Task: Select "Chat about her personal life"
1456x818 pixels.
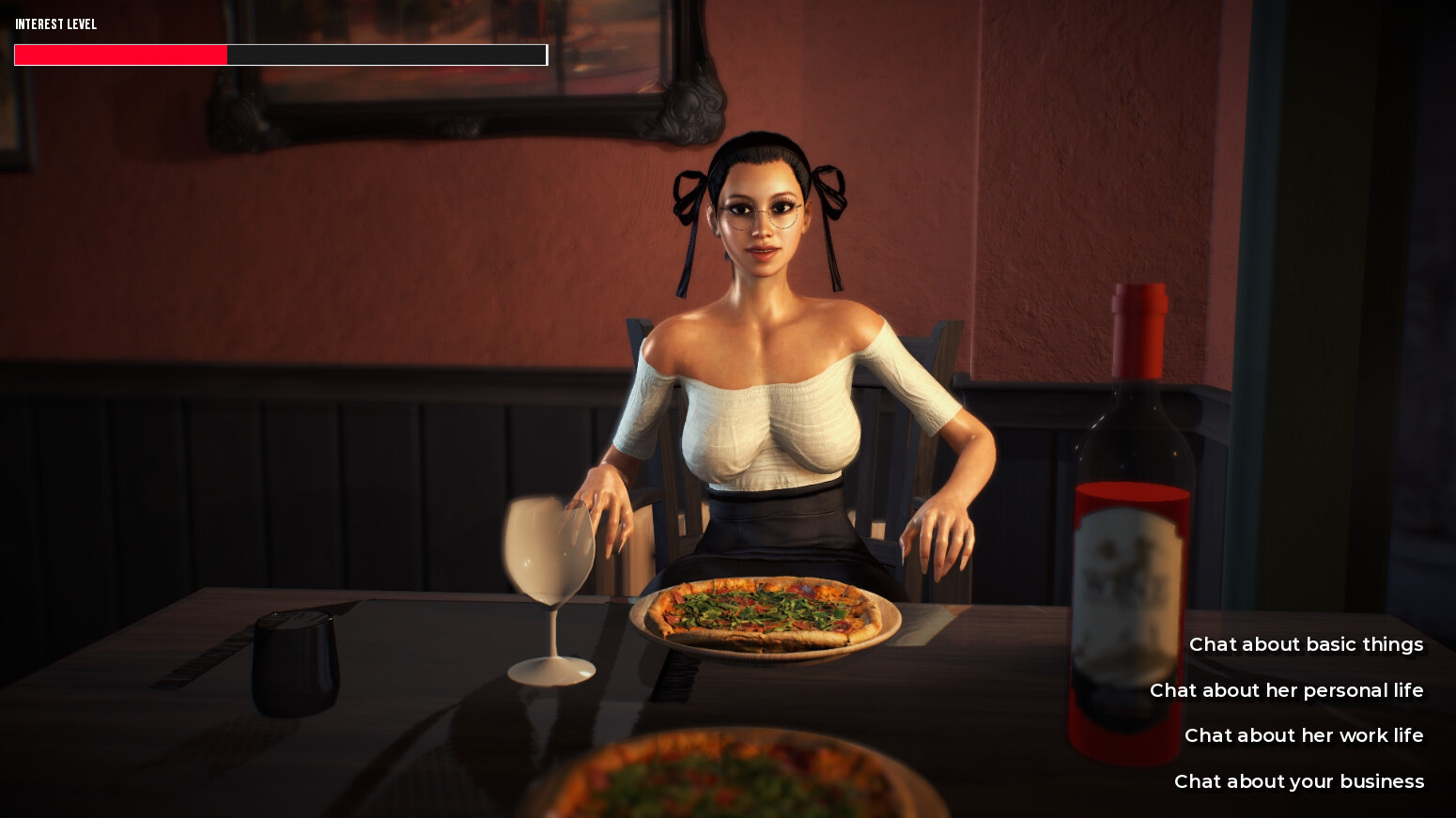Action: (x=1286, y=690)
